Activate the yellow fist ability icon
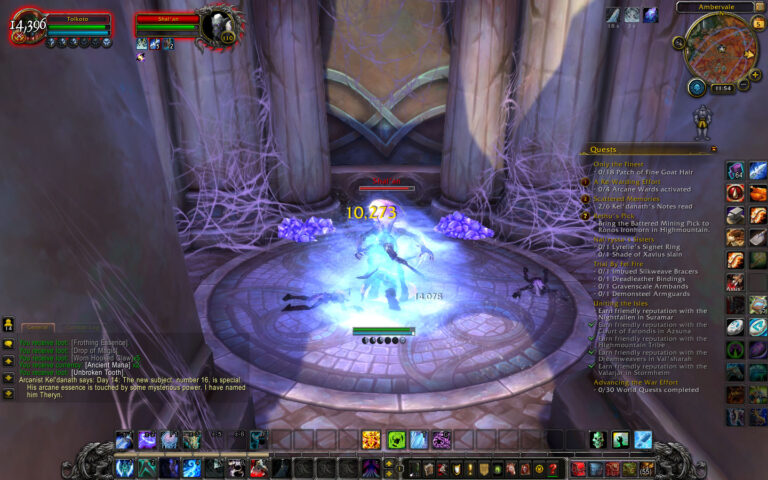 pyautogui.click(x=371, y=439)
